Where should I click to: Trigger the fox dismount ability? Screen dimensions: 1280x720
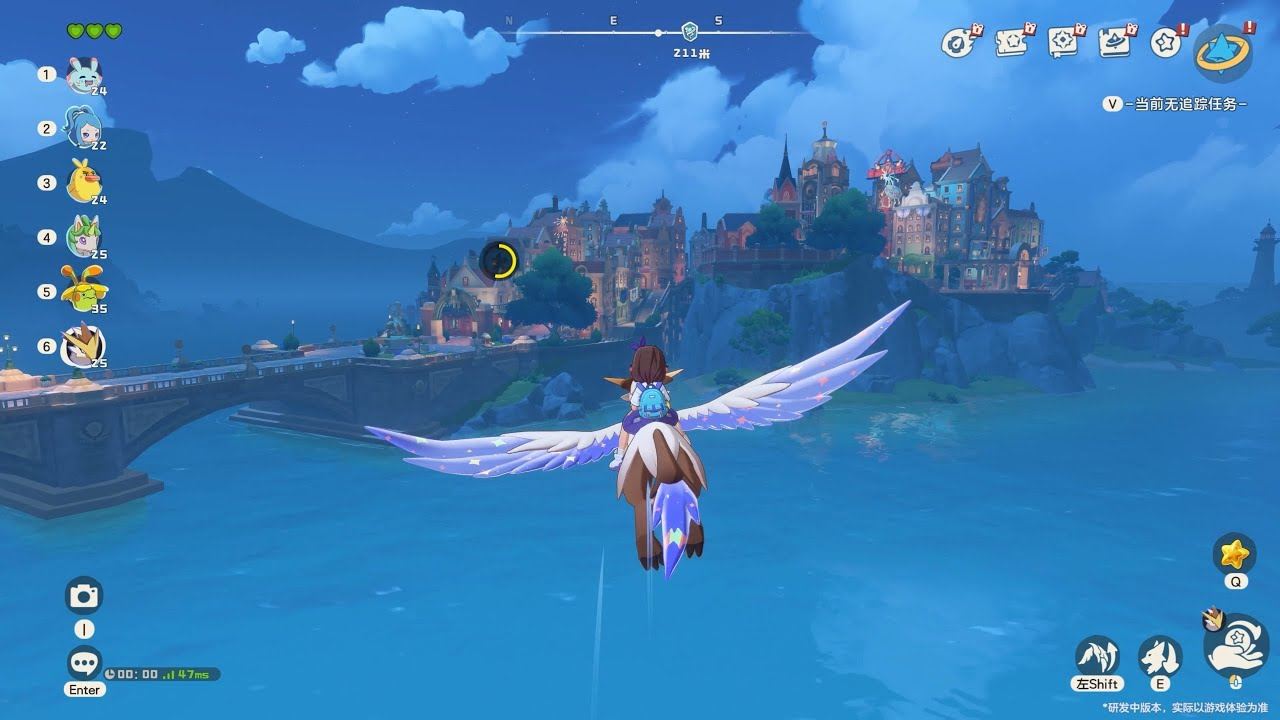coord(1160,656)
